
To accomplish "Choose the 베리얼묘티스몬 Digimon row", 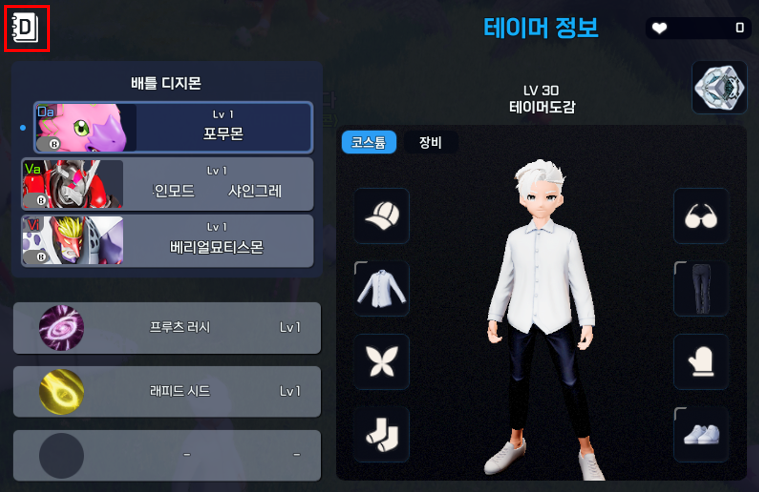I will pos(168,240).
